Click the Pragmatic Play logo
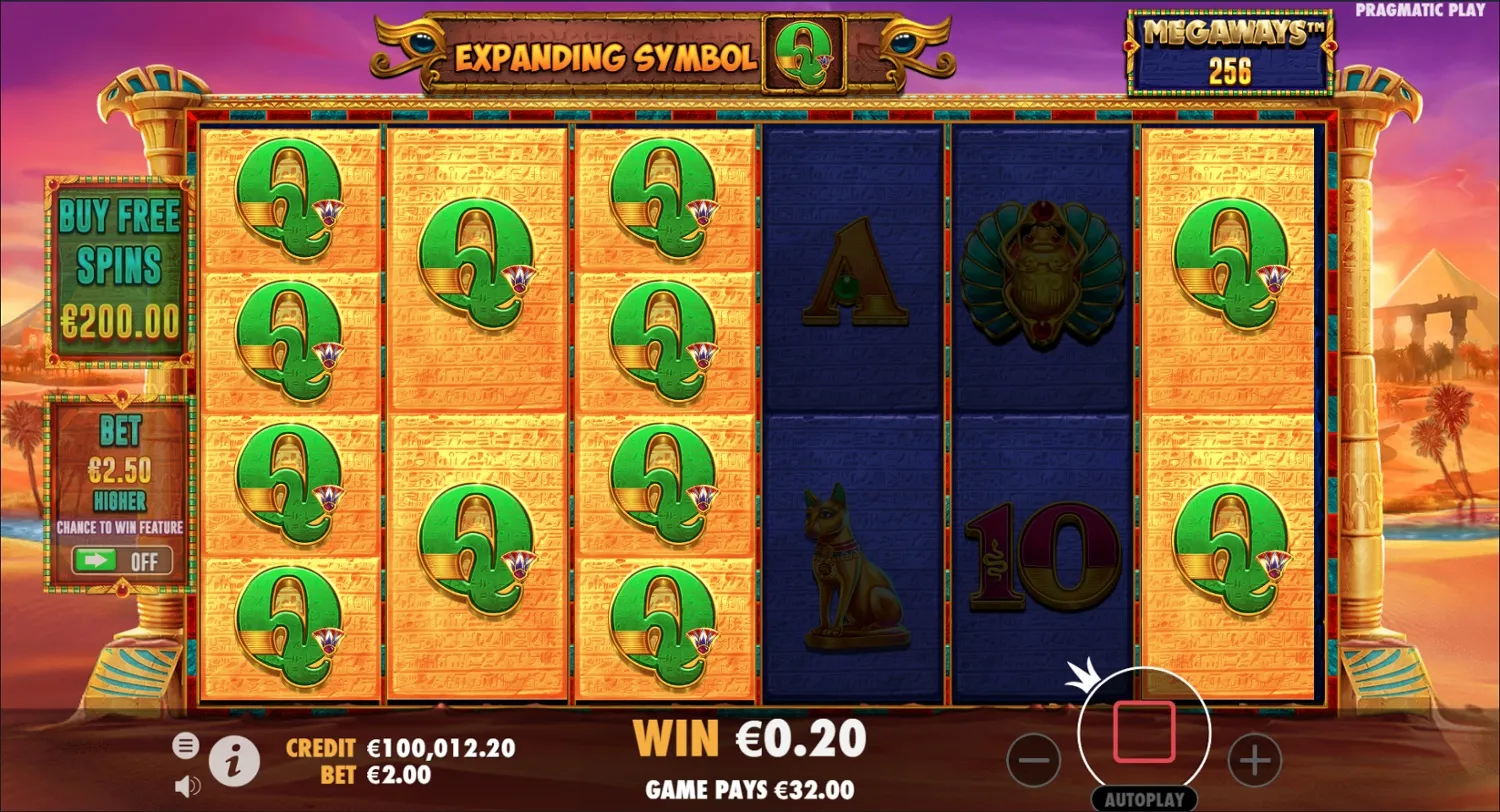The image size is (1500, 812). 1421,9
